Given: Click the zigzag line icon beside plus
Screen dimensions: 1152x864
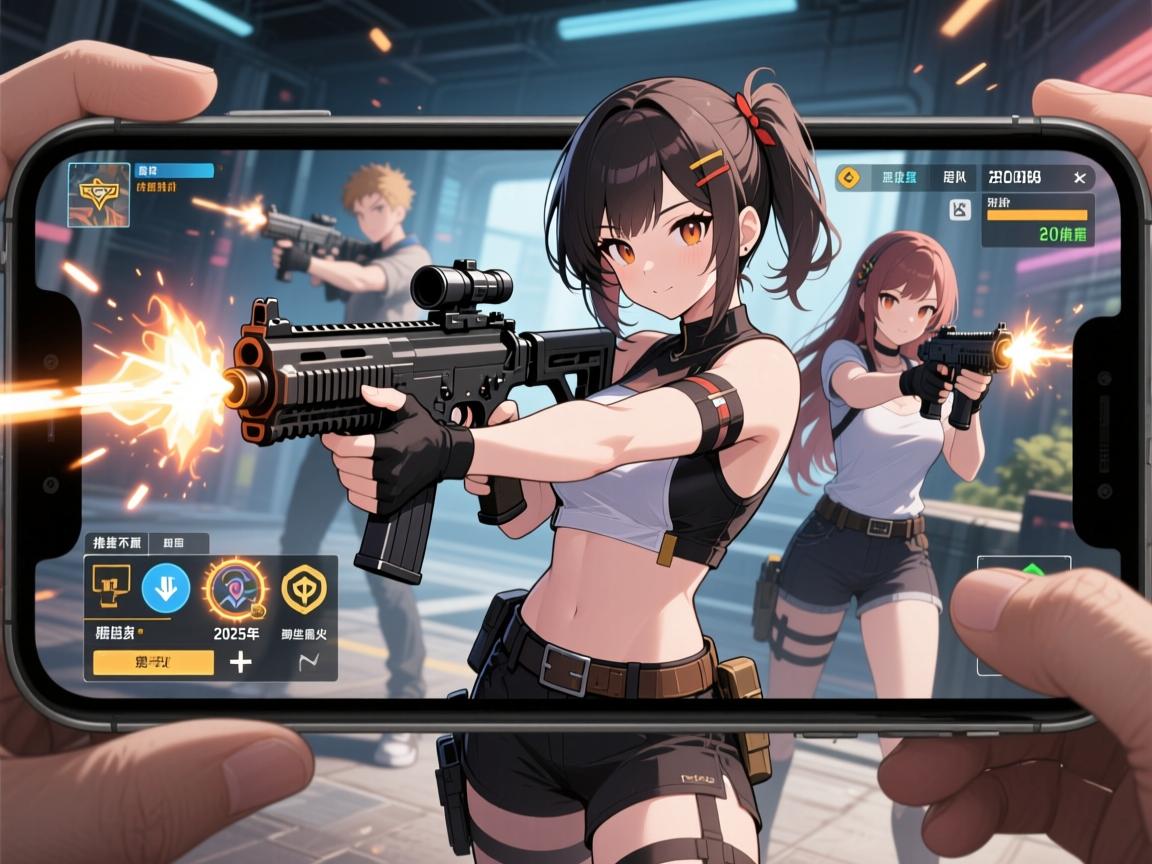Looking at the screenshot, I should 307,661.
